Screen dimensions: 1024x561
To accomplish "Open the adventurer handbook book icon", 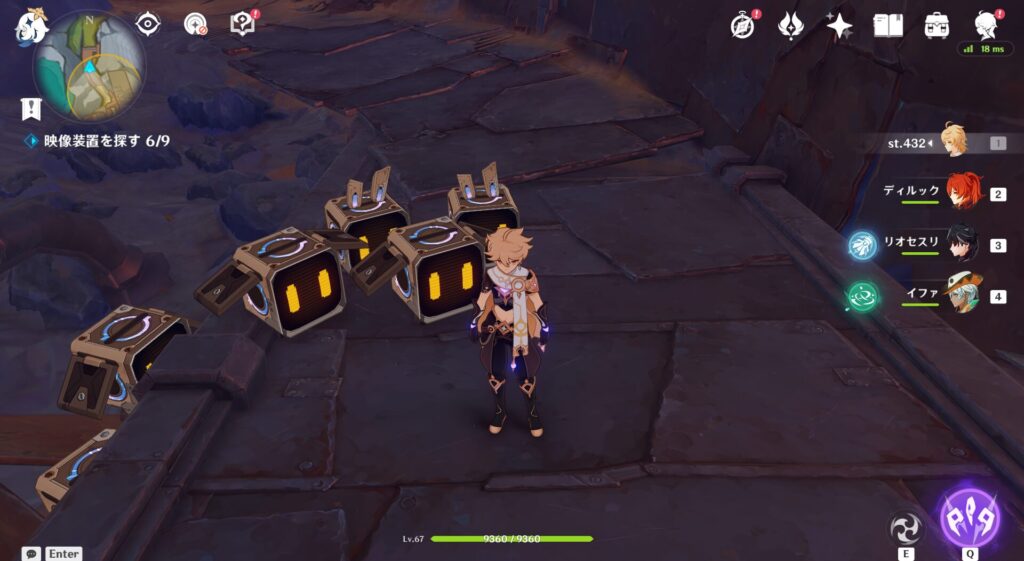I will (x=888, y=25).
